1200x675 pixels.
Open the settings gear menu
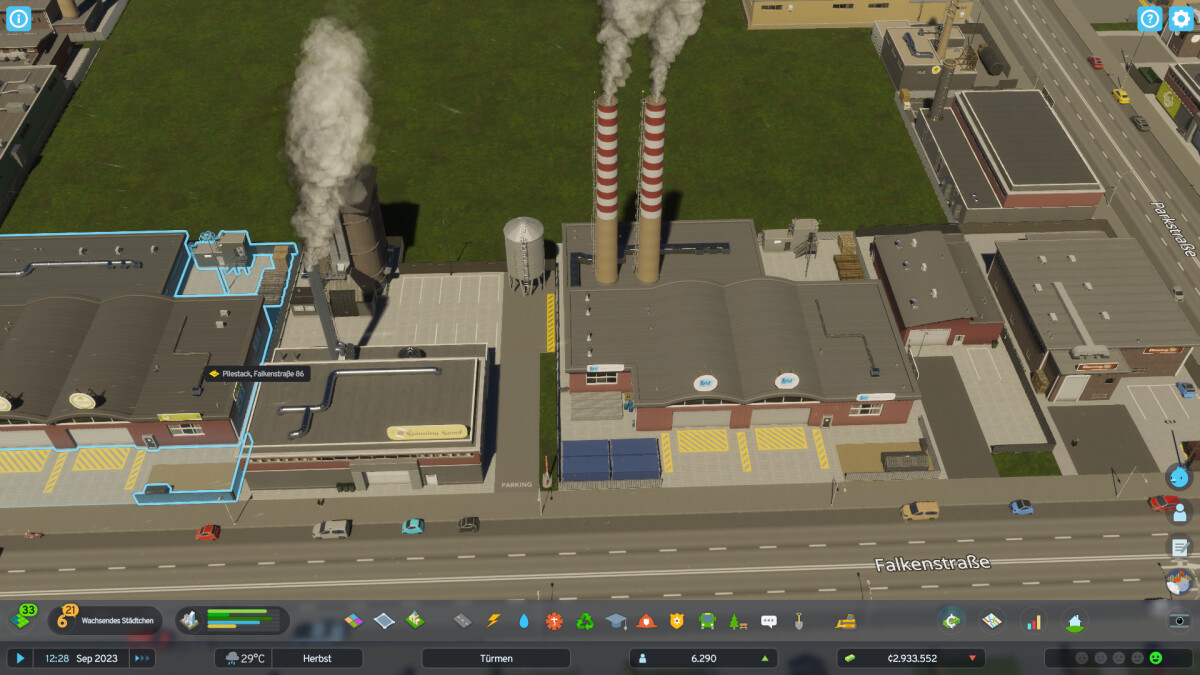point(1181,18)
